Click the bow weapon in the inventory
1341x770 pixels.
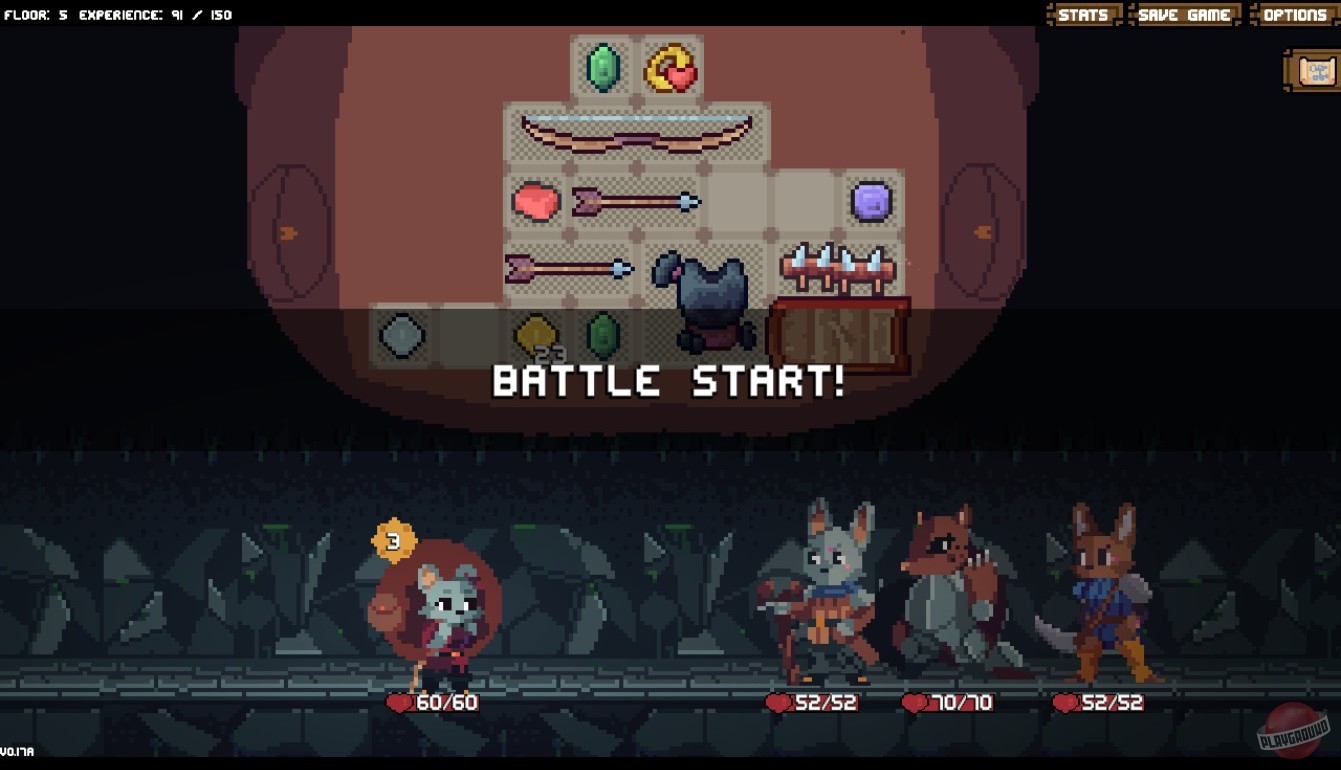[x=635, y=133]
